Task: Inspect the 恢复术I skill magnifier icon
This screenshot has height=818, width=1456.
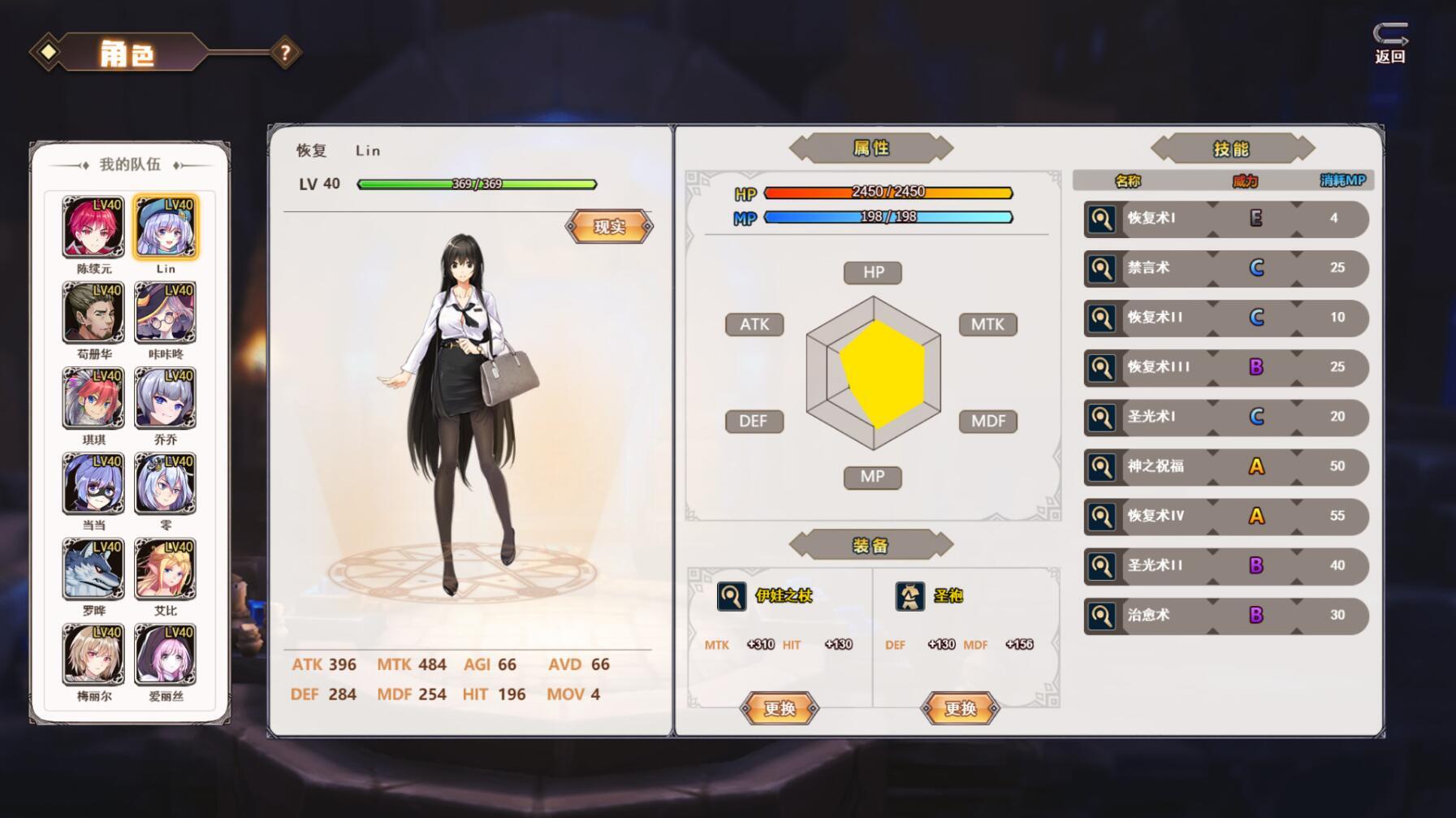Action: pyautogui.click(x=1102, y=219)
